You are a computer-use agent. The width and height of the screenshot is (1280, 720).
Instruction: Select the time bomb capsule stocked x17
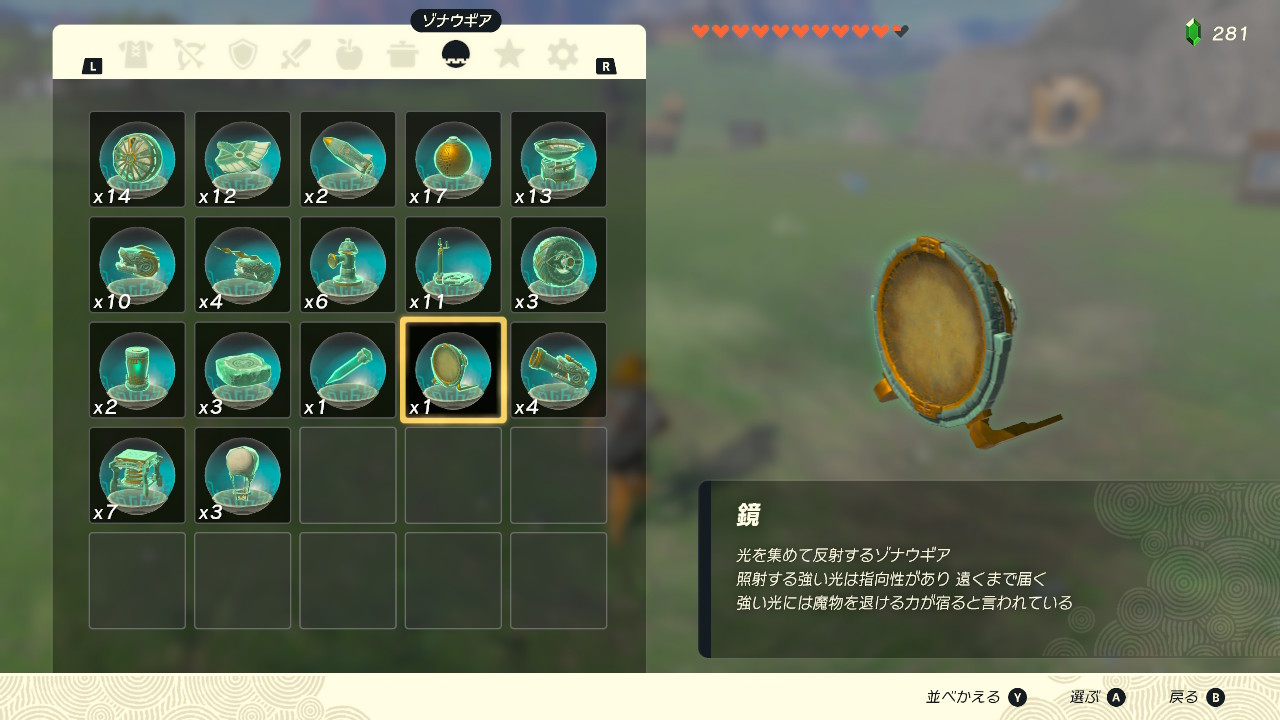click(x=452, y=160)
